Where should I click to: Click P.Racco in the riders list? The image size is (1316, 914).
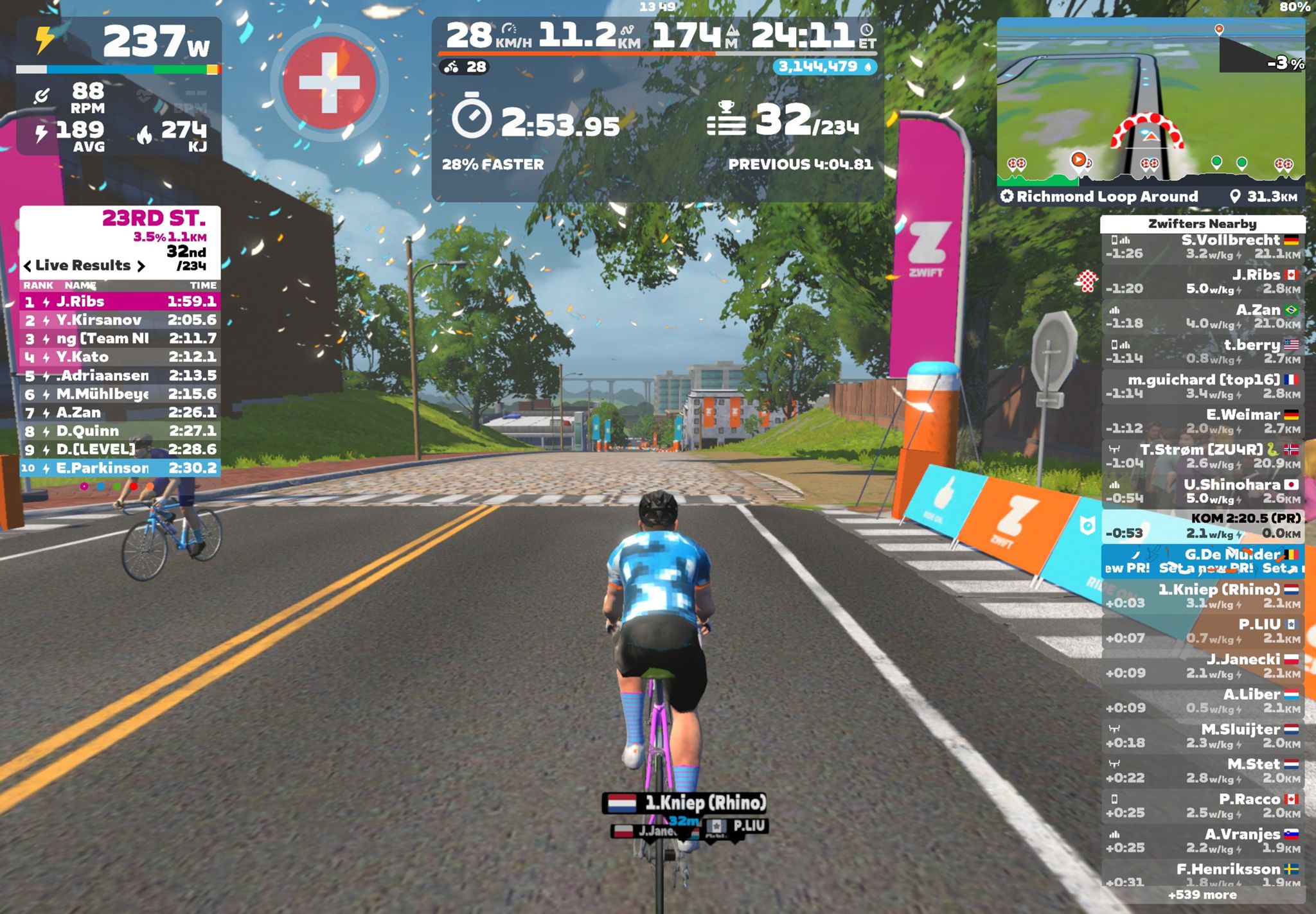1202,806
